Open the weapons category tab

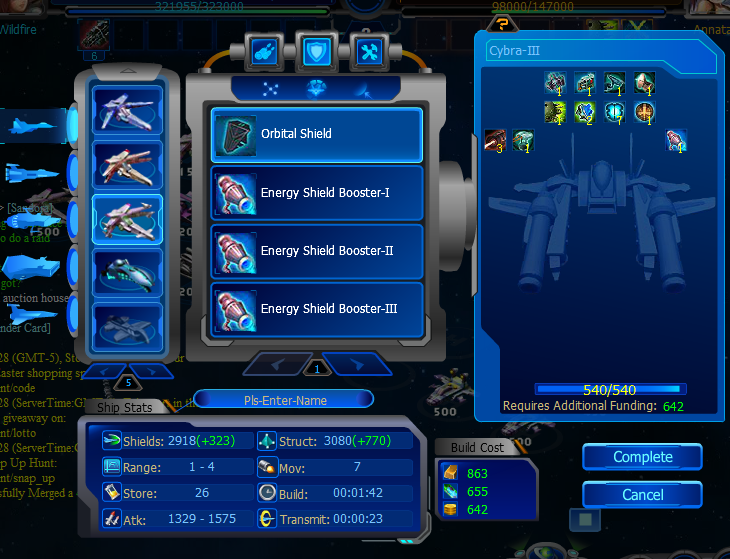point(262,50)
